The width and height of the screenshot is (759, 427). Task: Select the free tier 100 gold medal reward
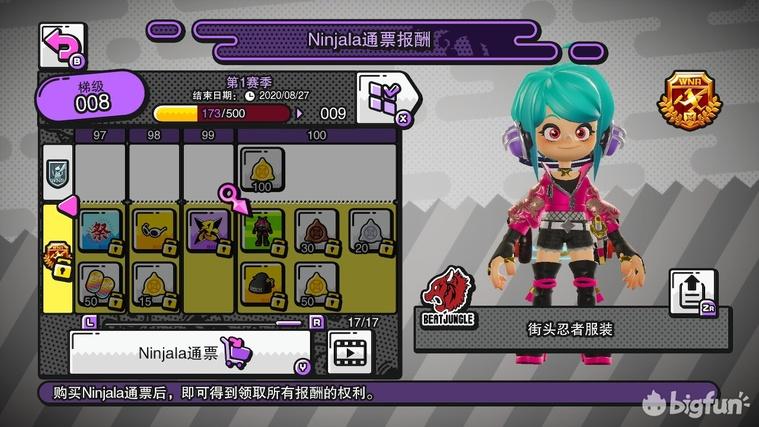tap(263, 170)
